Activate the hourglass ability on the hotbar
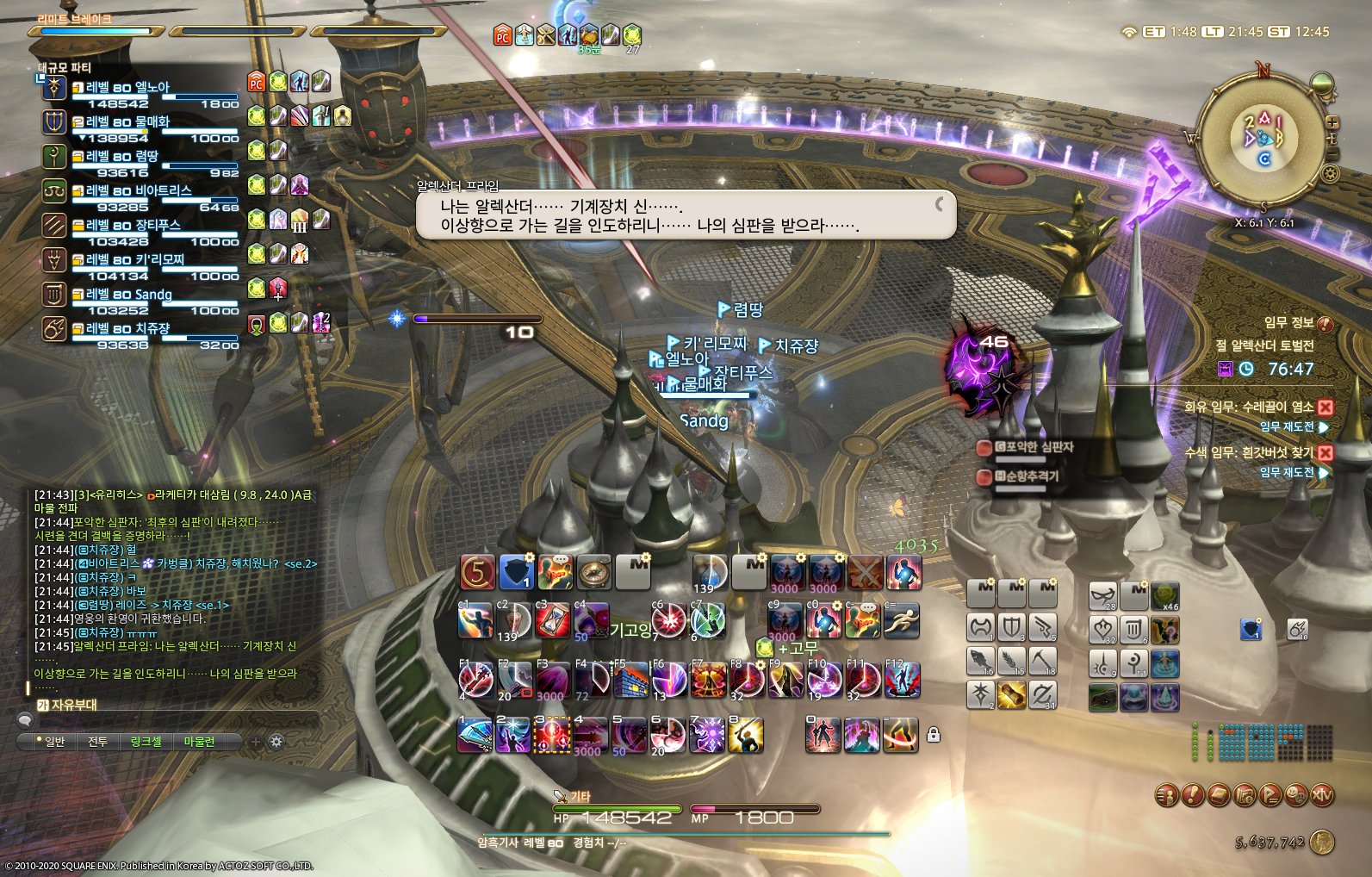Screen dimensions: 1372x877 click(552, 620)
